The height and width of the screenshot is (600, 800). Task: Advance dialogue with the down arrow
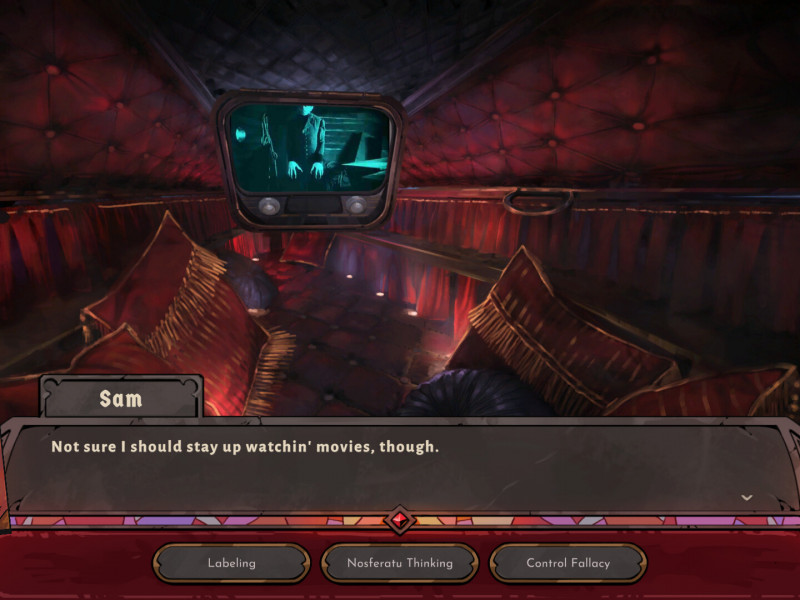746,497
